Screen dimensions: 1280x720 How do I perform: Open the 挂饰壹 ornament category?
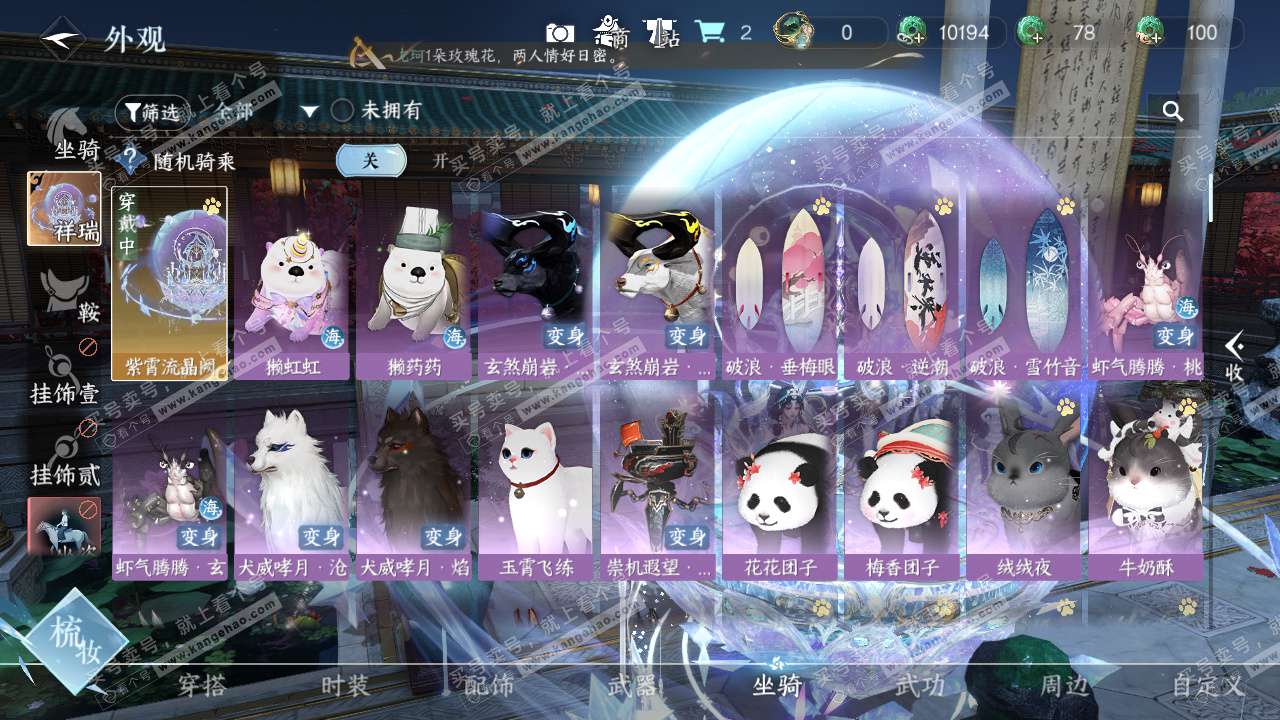coord(66,380)
